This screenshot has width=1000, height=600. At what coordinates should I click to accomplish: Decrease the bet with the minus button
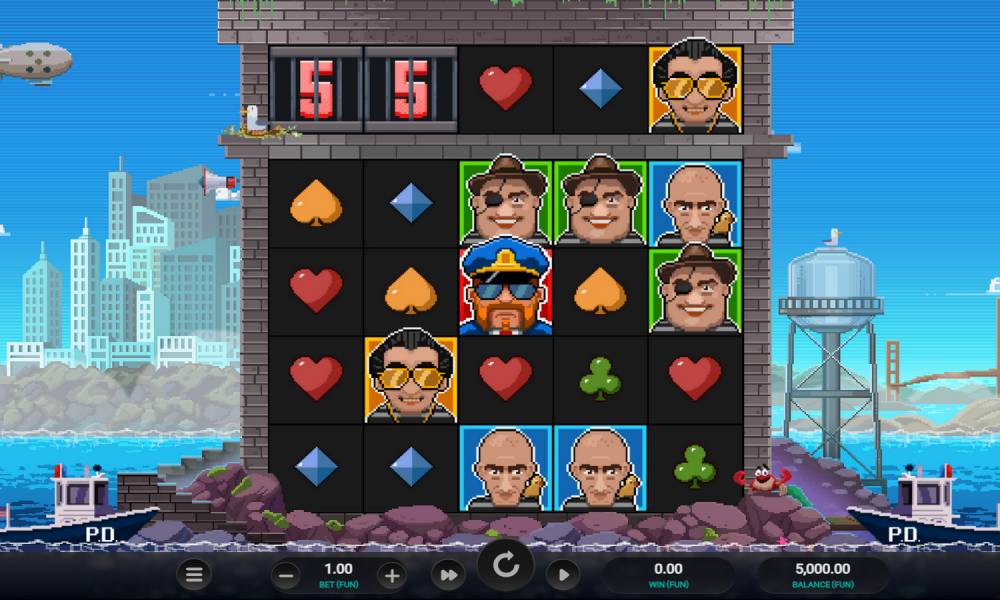coord(286,574)
